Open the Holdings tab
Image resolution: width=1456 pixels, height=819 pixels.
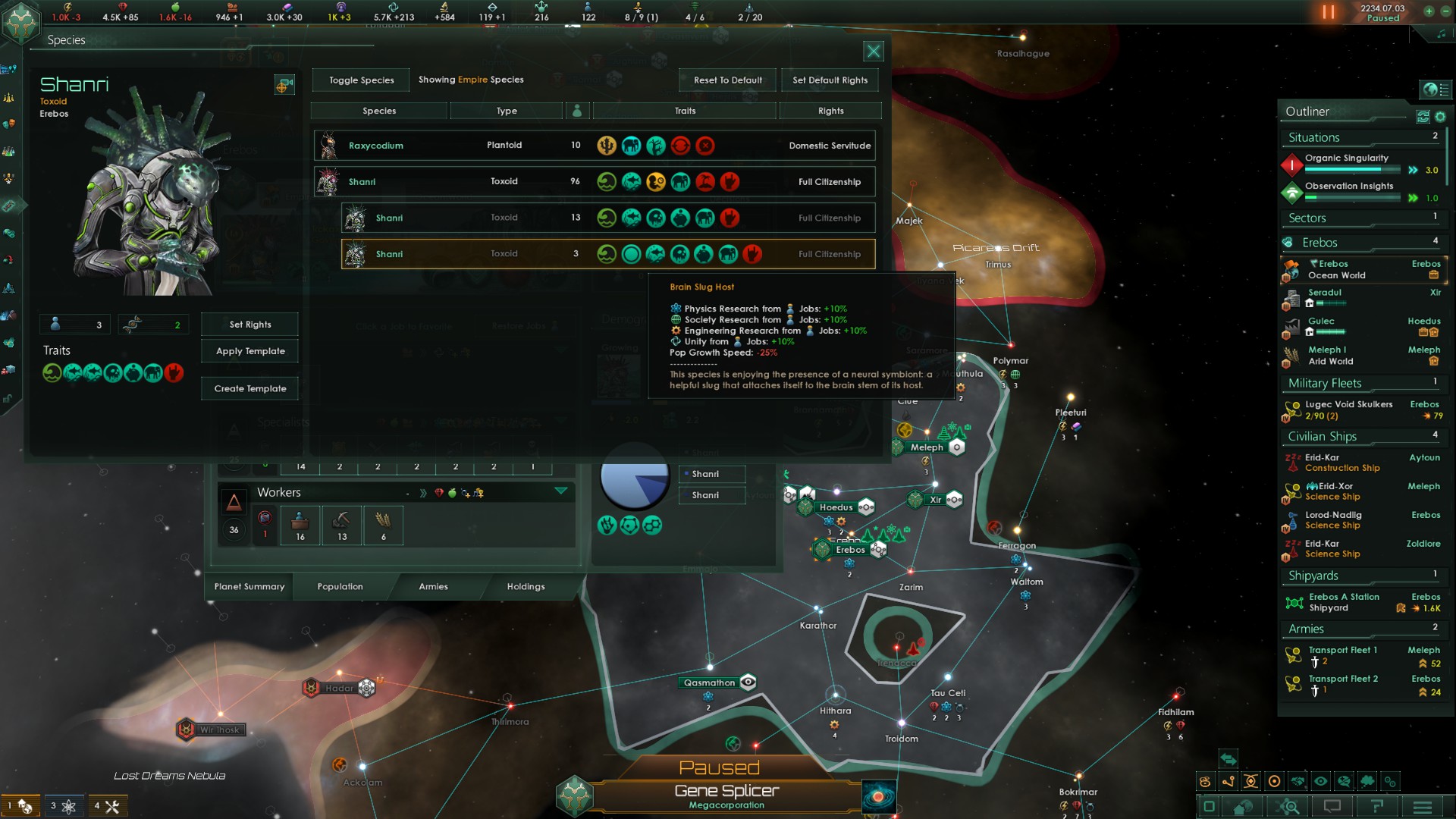(526, 586)
